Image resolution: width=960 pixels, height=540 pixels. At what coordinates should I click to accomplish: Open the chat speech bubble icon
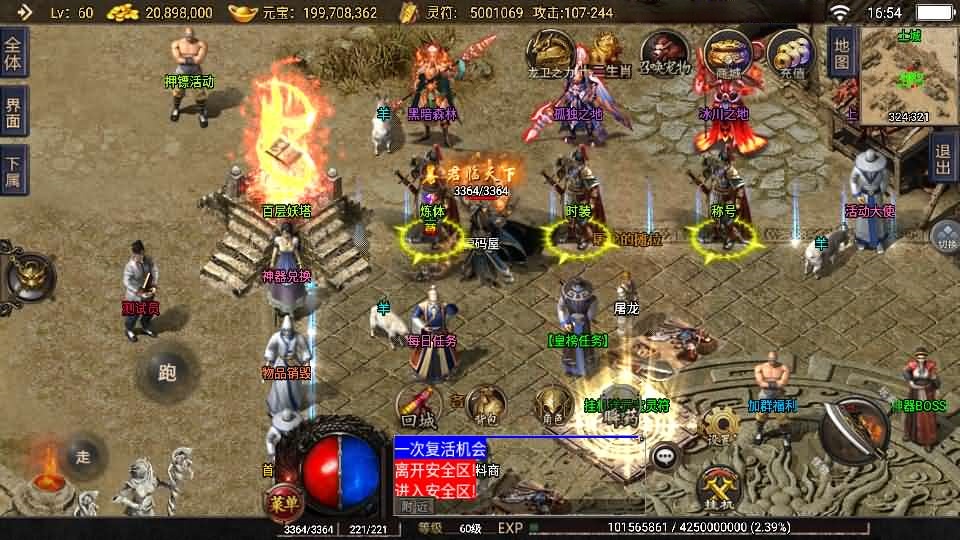pos(665,456)
